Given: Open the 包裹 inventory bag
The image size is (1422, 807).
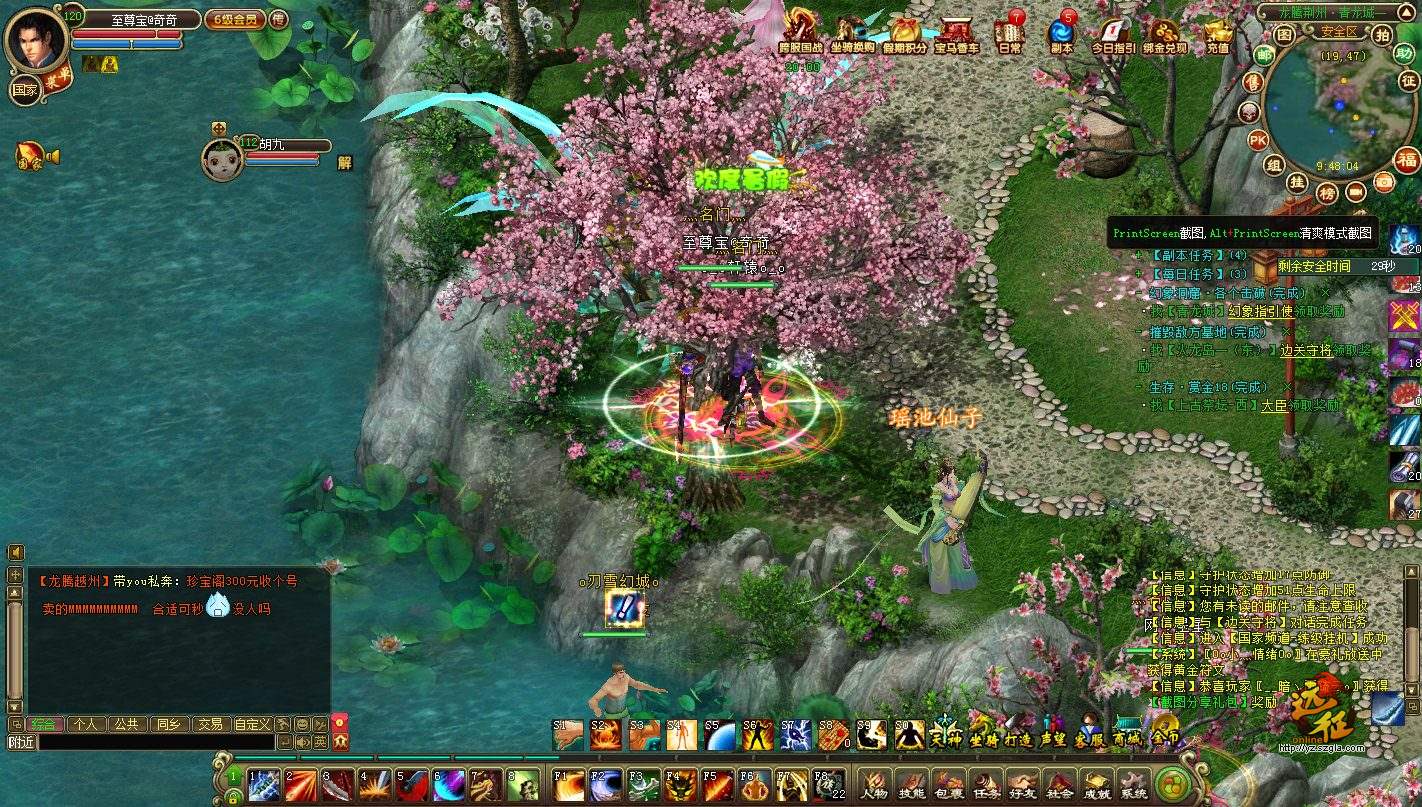Looking at the screenshot, I should [x=948, y=786].
